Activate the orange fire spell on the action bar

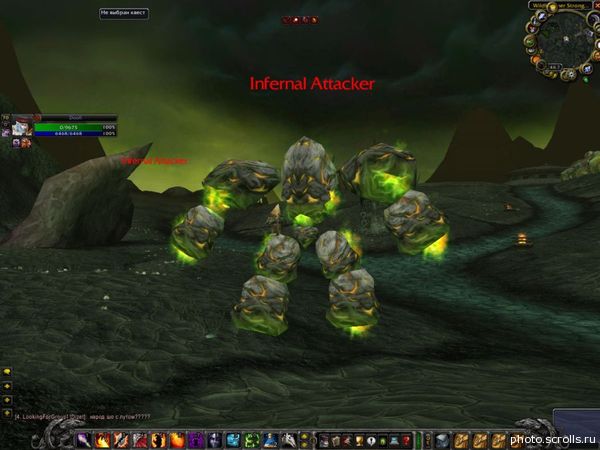coord(177,439)
